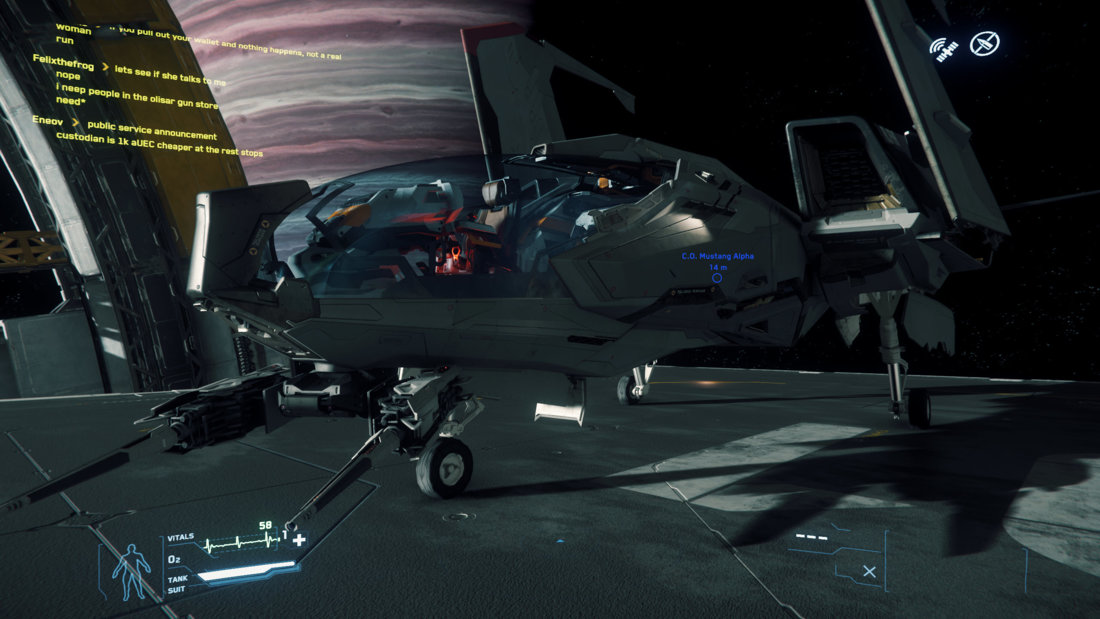Click the X icon in the weapon panel
The width and height of the screenshot is (1100, 619).
pos(869,571)
